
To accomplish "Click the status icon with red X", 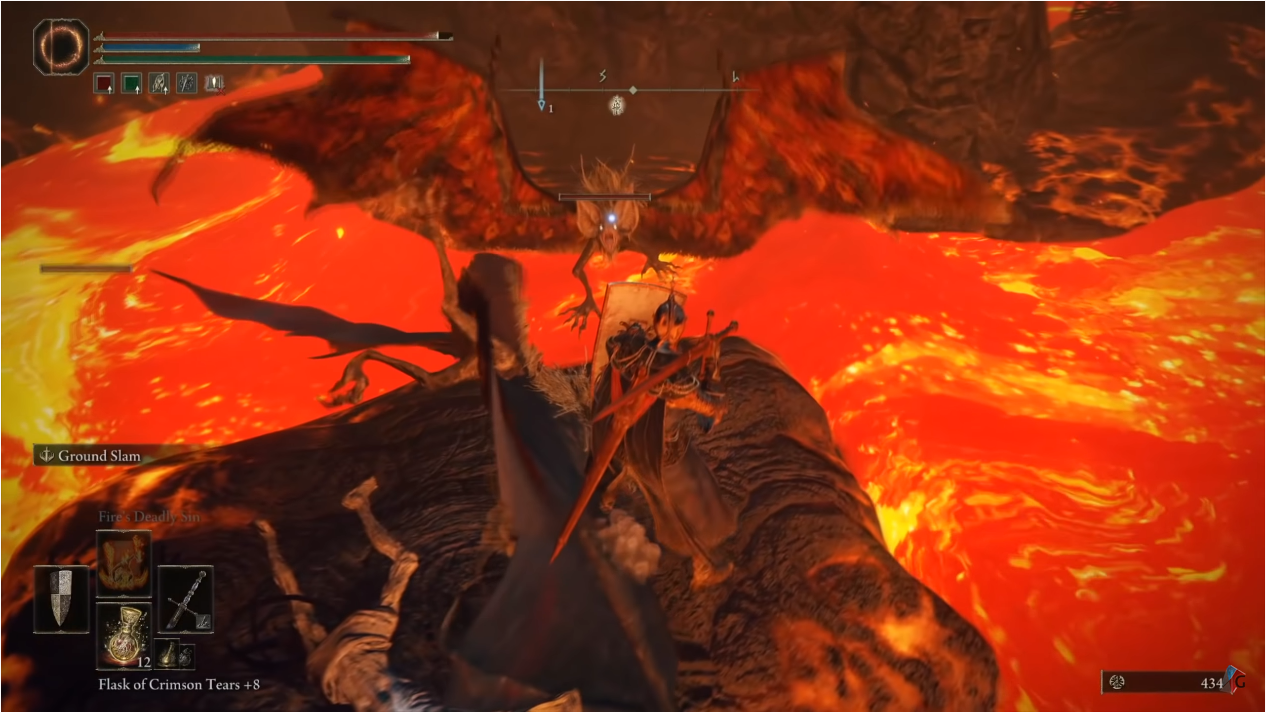I will [214, 84].
